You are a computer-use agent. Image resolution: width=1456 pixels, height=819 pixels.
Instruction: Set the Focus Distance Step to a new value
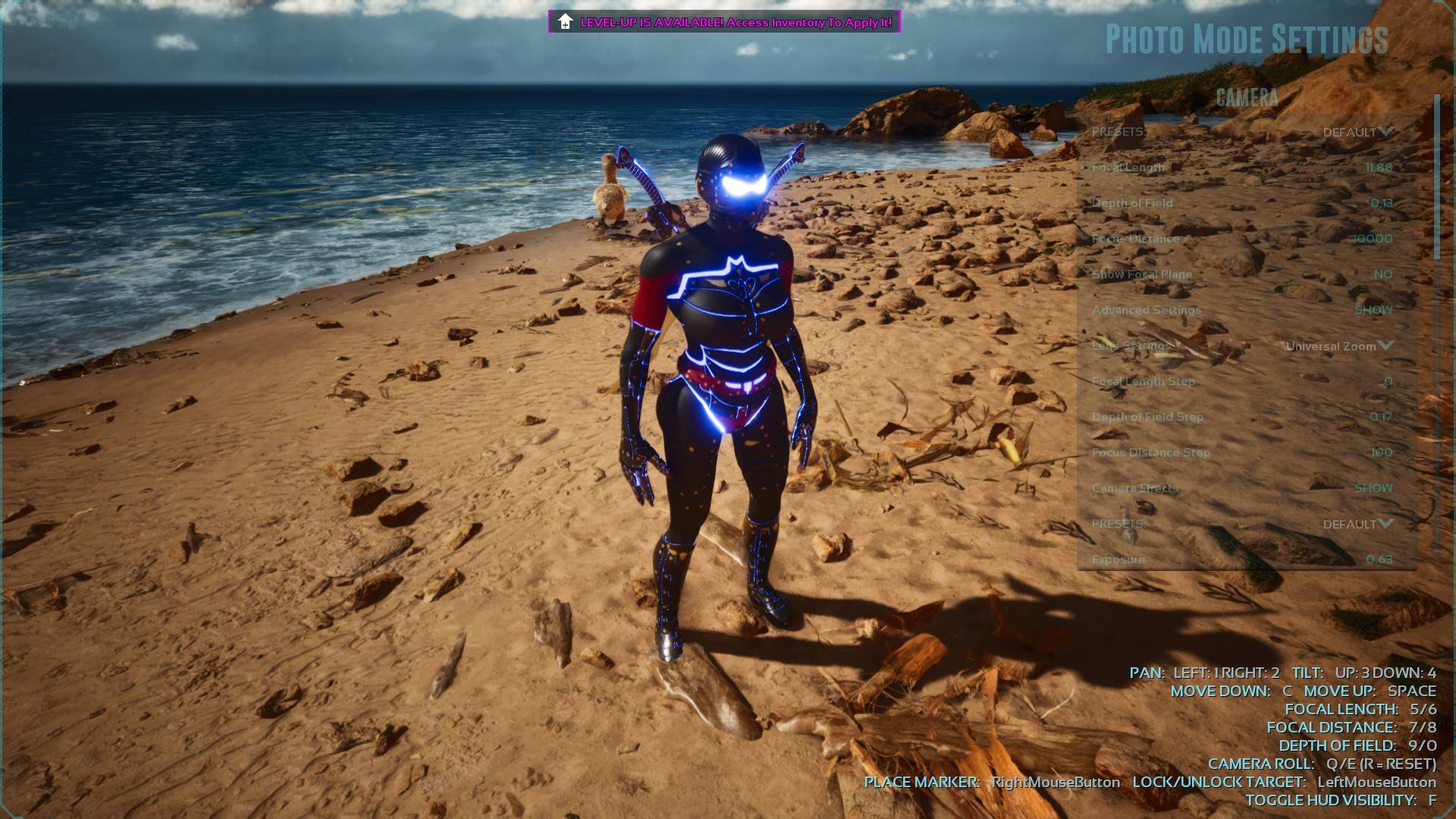click(1381, 452)
